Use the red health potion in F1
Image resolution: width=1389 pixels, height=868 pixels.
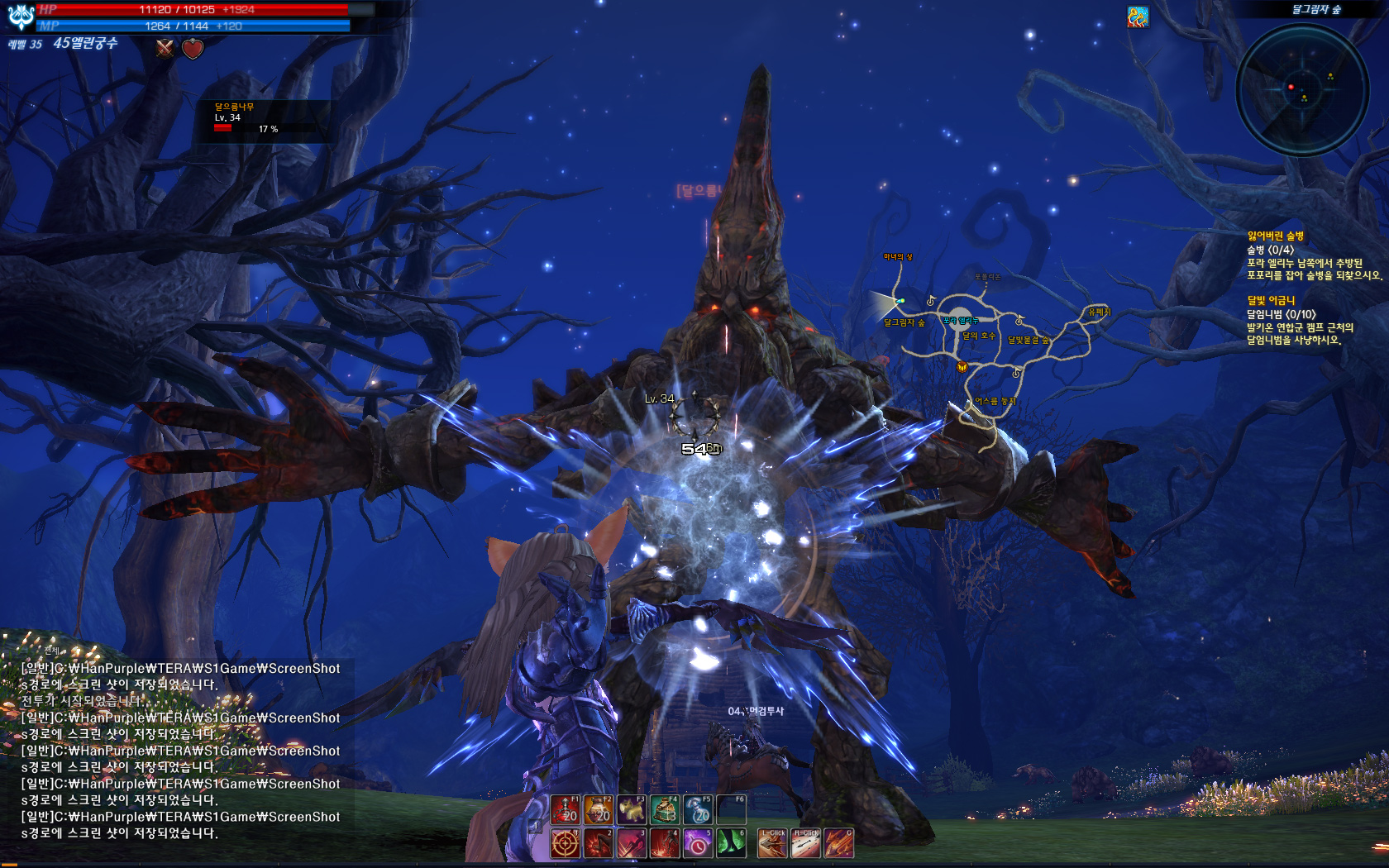(x=566, y=810)
